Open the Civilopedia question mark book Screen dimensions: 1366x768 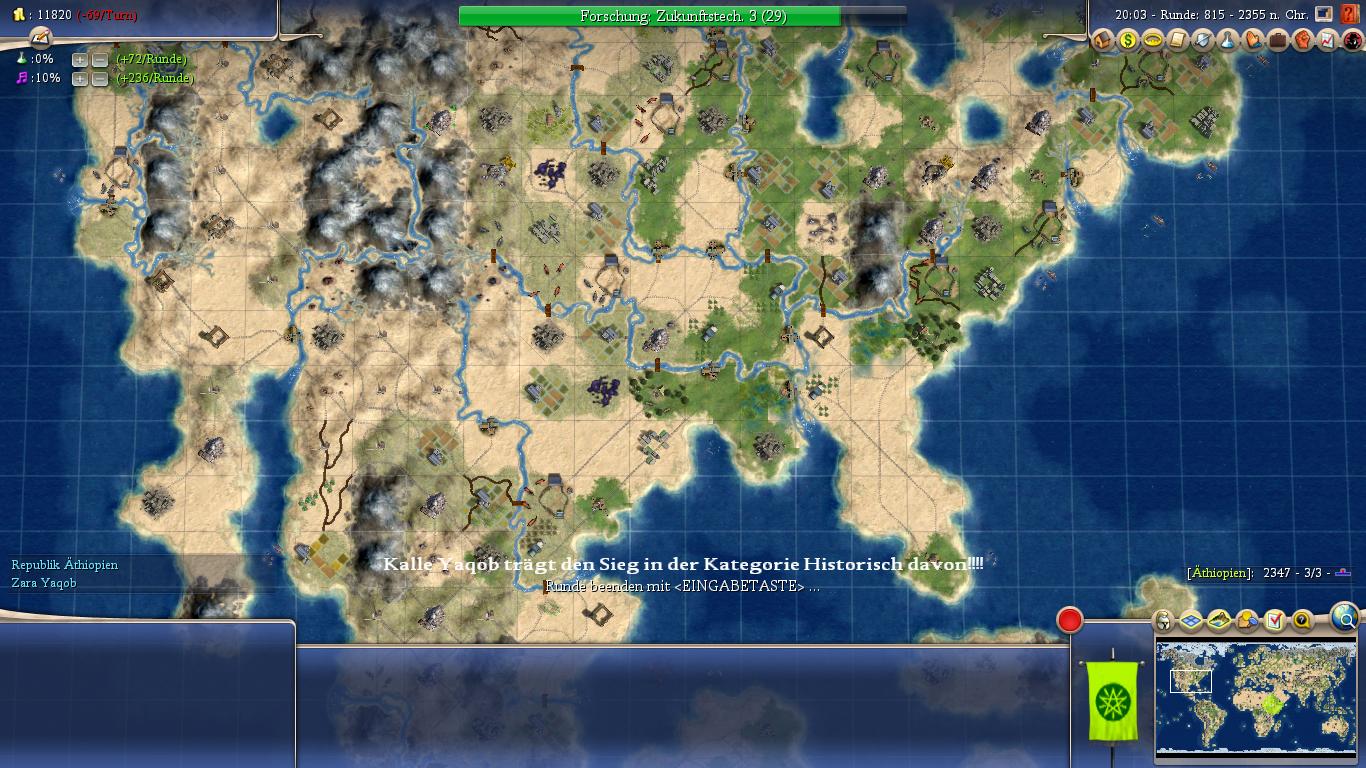(1351, 15)
